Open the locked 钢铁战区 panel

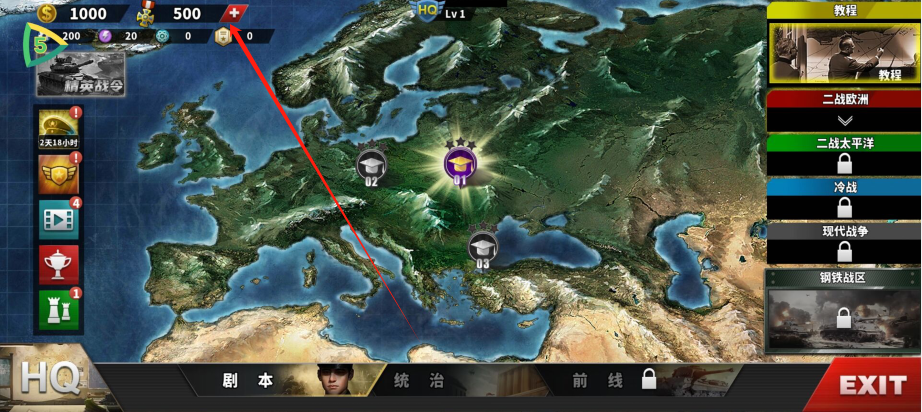coord(844,312)
